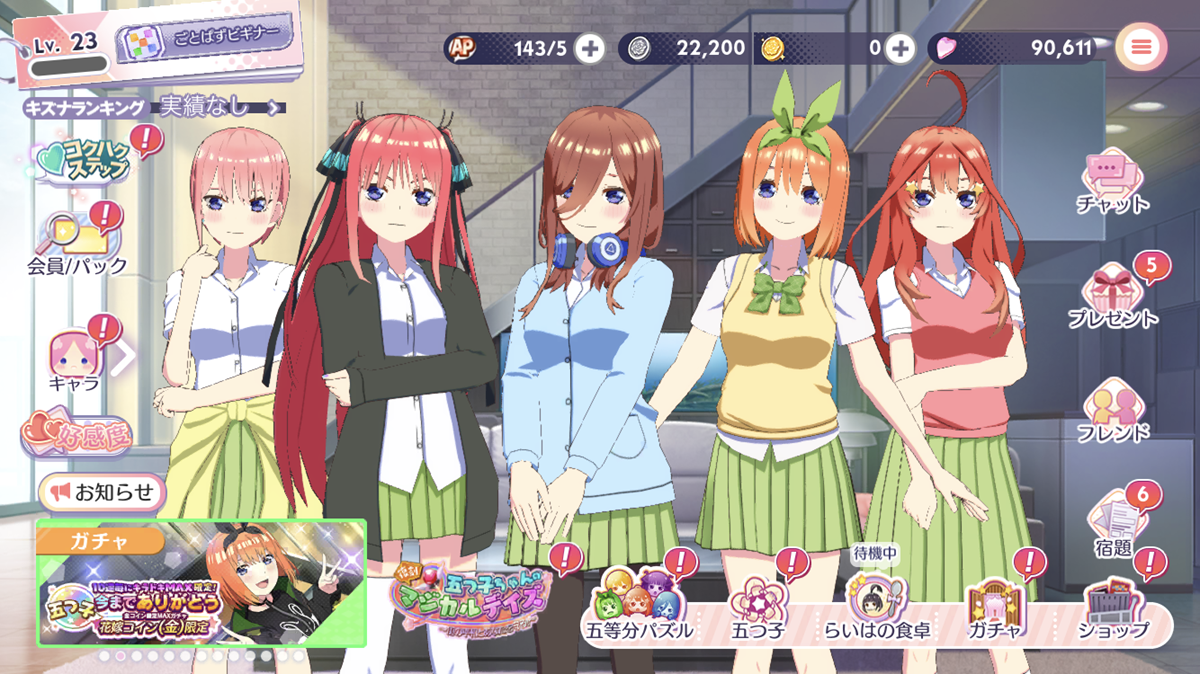Open 会員/パック membership packs
The height and width of the screenshot is (674, 1200).
click(76, 243)
